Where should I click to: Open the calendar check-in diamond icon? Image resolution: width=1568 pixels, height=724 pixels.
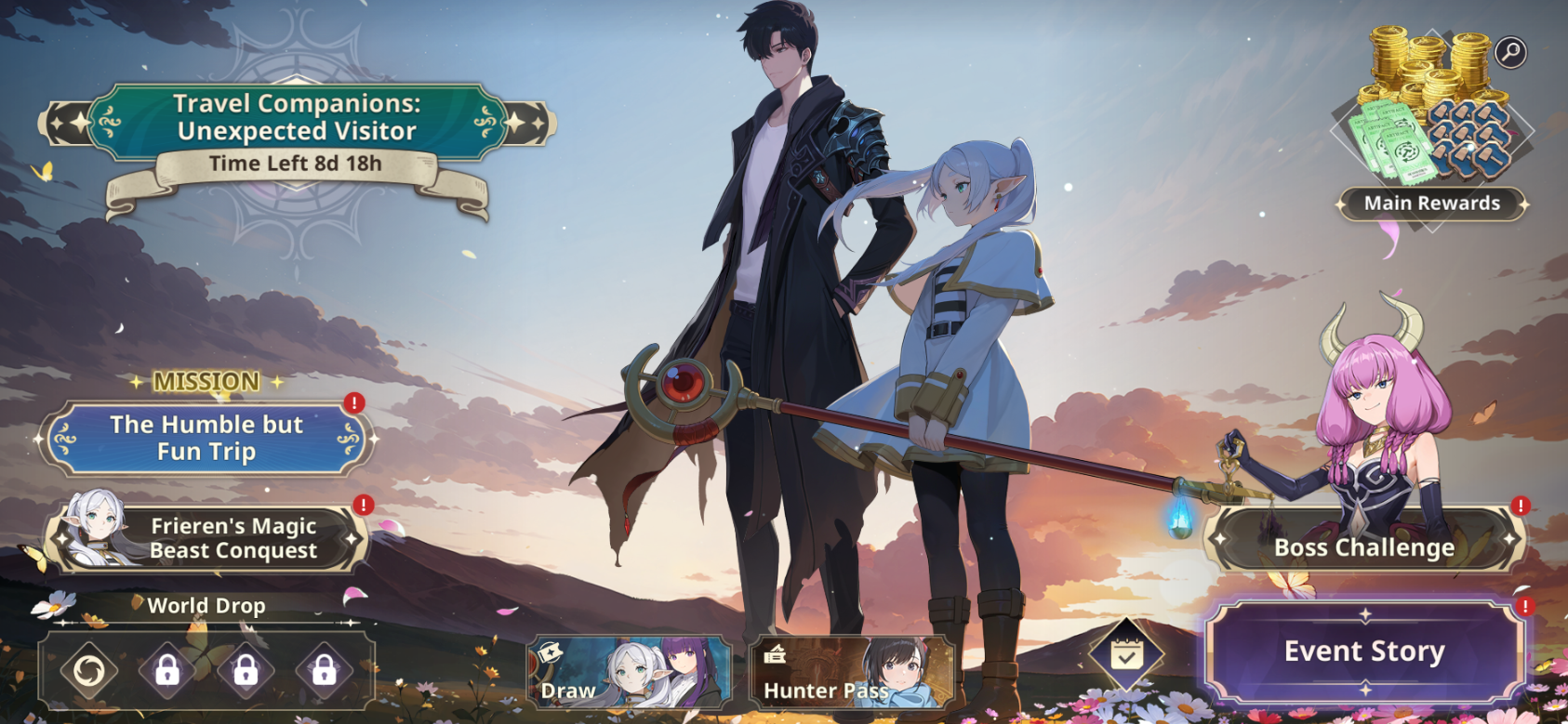pyautogui.click(x=1126, y=655)
